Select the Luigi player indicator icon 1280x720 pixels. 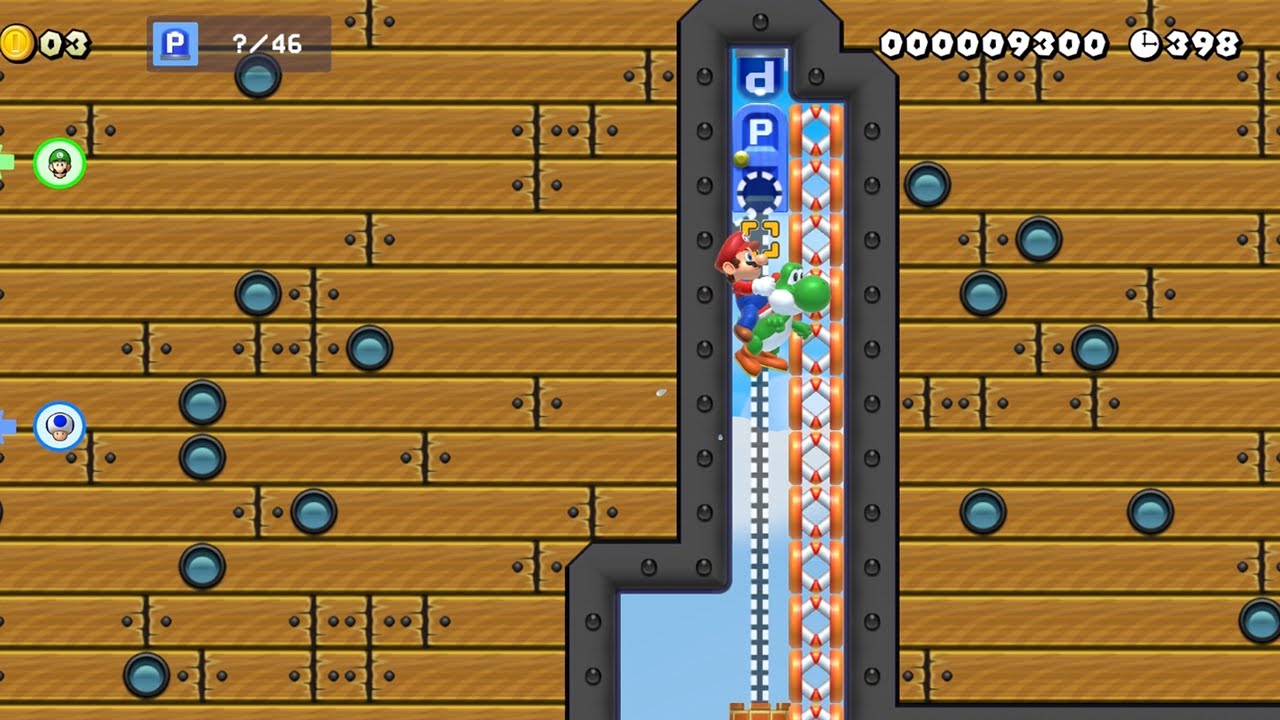pos(59,163)
